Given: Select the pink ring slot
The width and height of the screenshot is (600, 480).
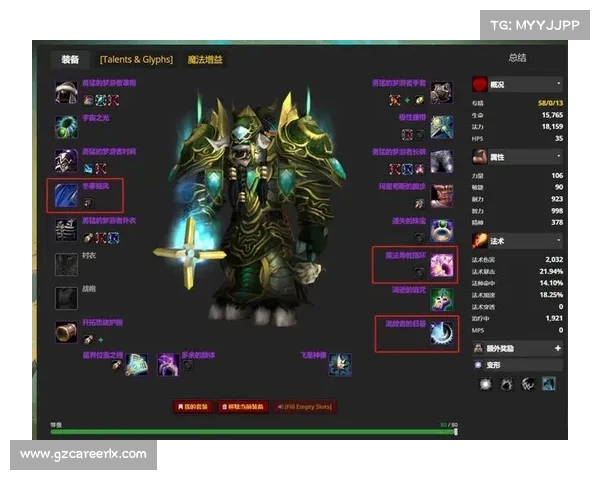Looking at the screenshot, I should click(x=441, y=265).
